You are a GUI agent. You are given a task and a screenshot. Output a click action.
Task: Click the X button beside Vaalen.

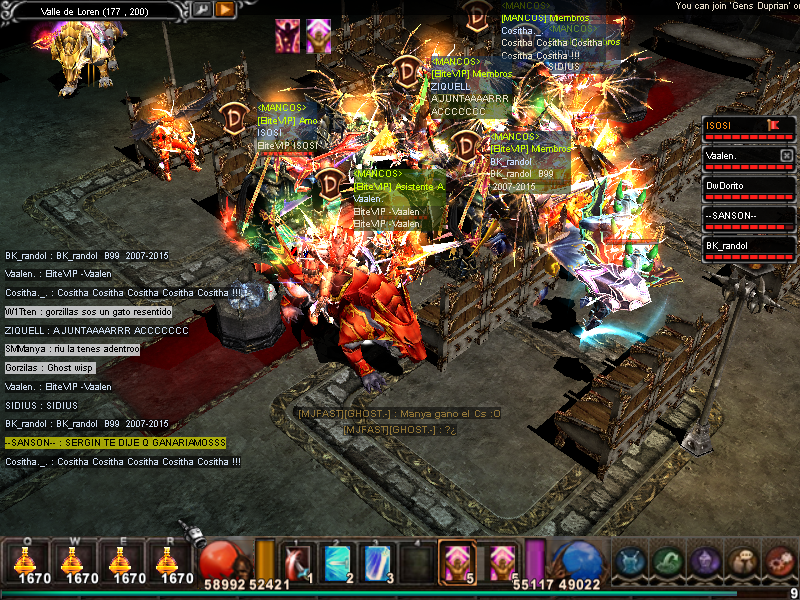click(x=786, y=156)
